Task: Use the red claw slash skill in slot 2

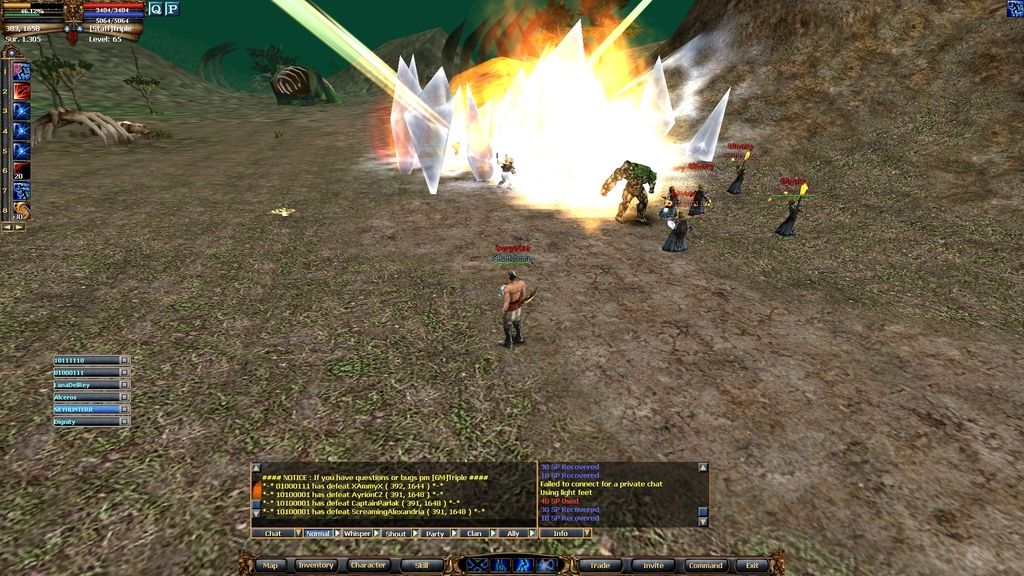Action: point(21,91)
